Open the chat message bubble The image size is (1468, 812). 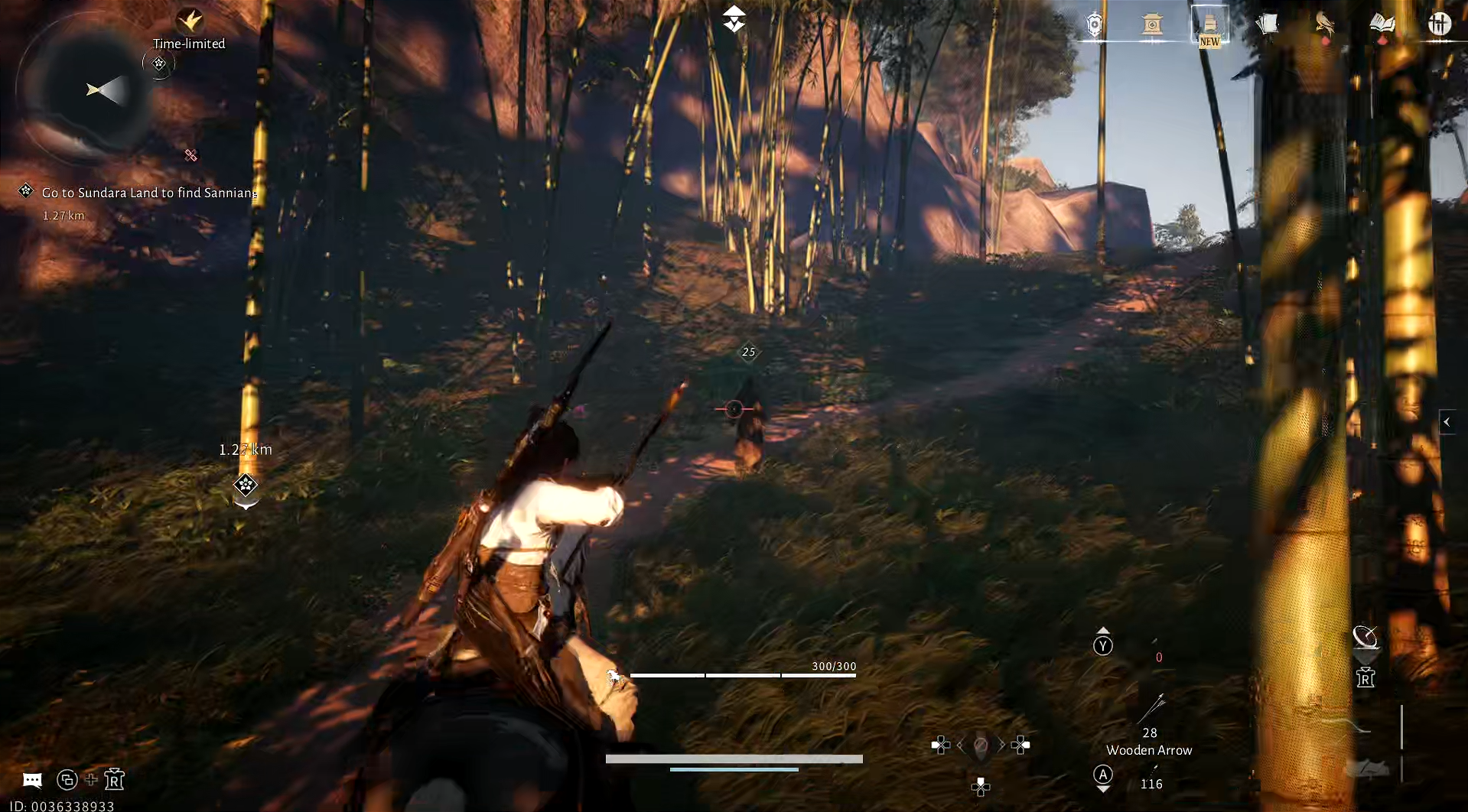[x=32, y=779]
